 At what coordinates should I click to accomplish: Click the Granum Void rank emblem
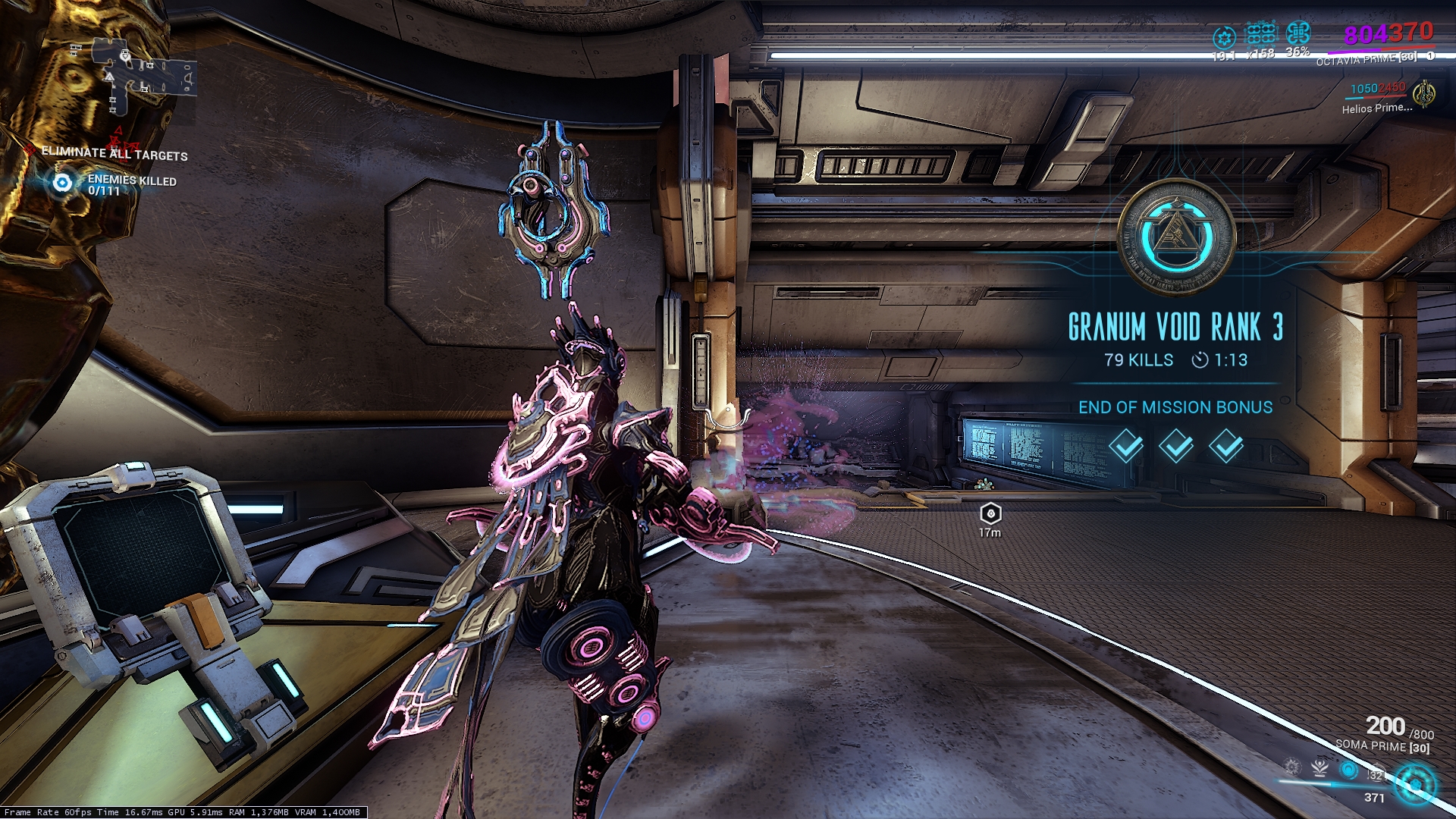point(1176,237)
